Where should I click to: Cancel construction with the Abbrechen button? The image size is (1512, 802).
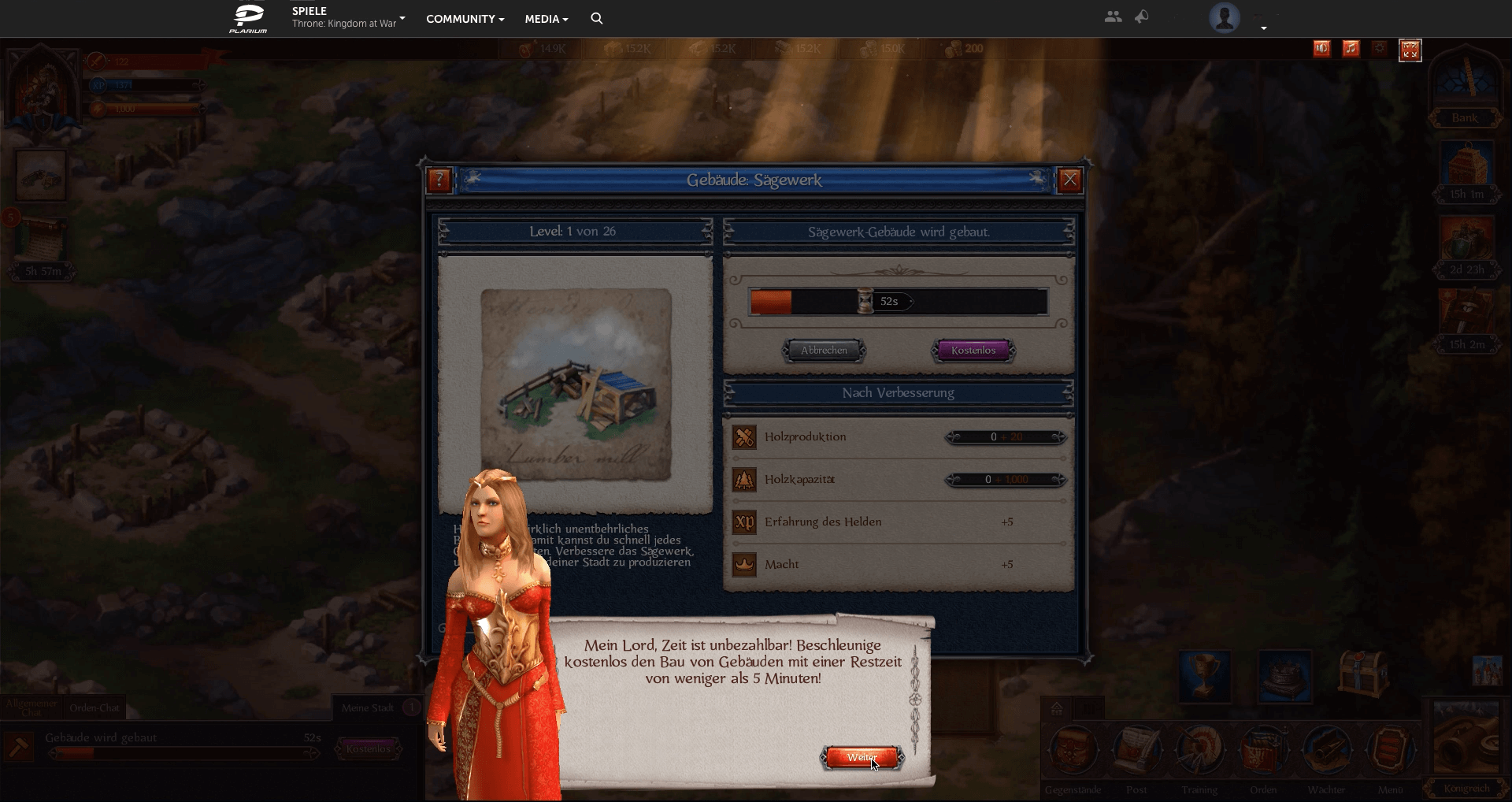824,351
